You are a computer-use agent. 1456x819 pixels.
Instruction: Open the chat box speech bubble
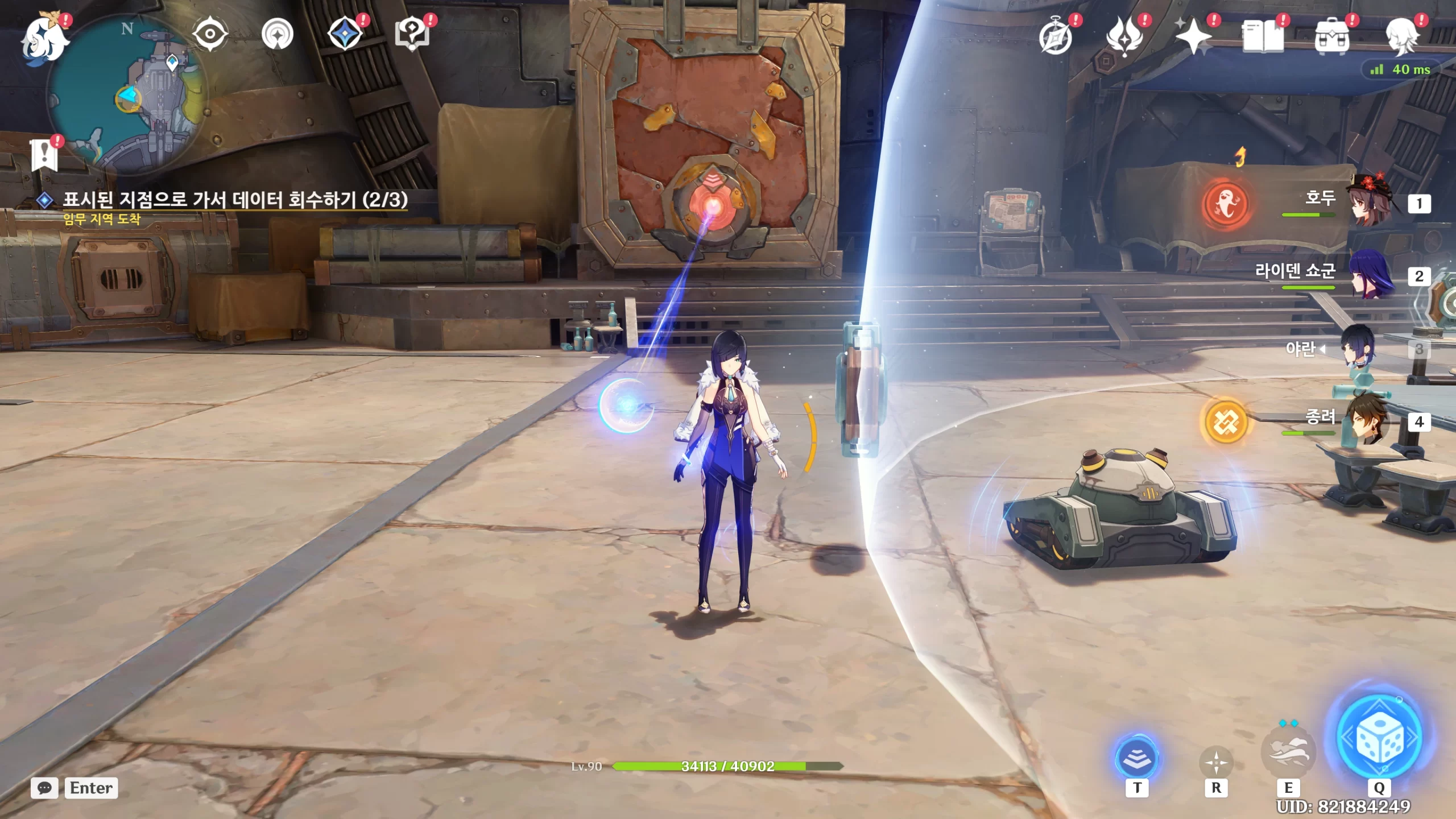[44, 788]
